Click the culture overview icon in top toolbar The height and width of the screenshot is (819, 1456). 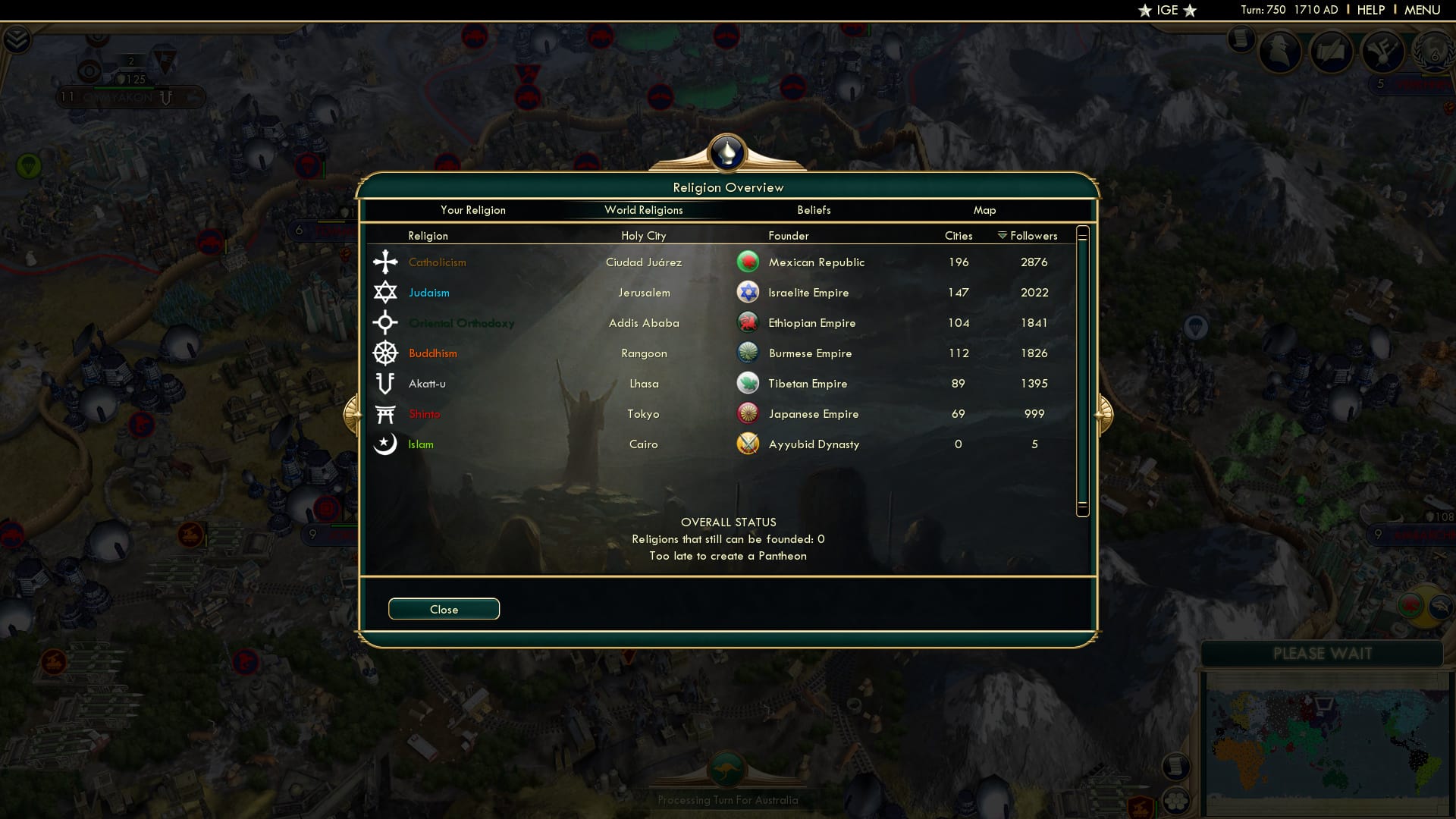(x=1332, y=52)
